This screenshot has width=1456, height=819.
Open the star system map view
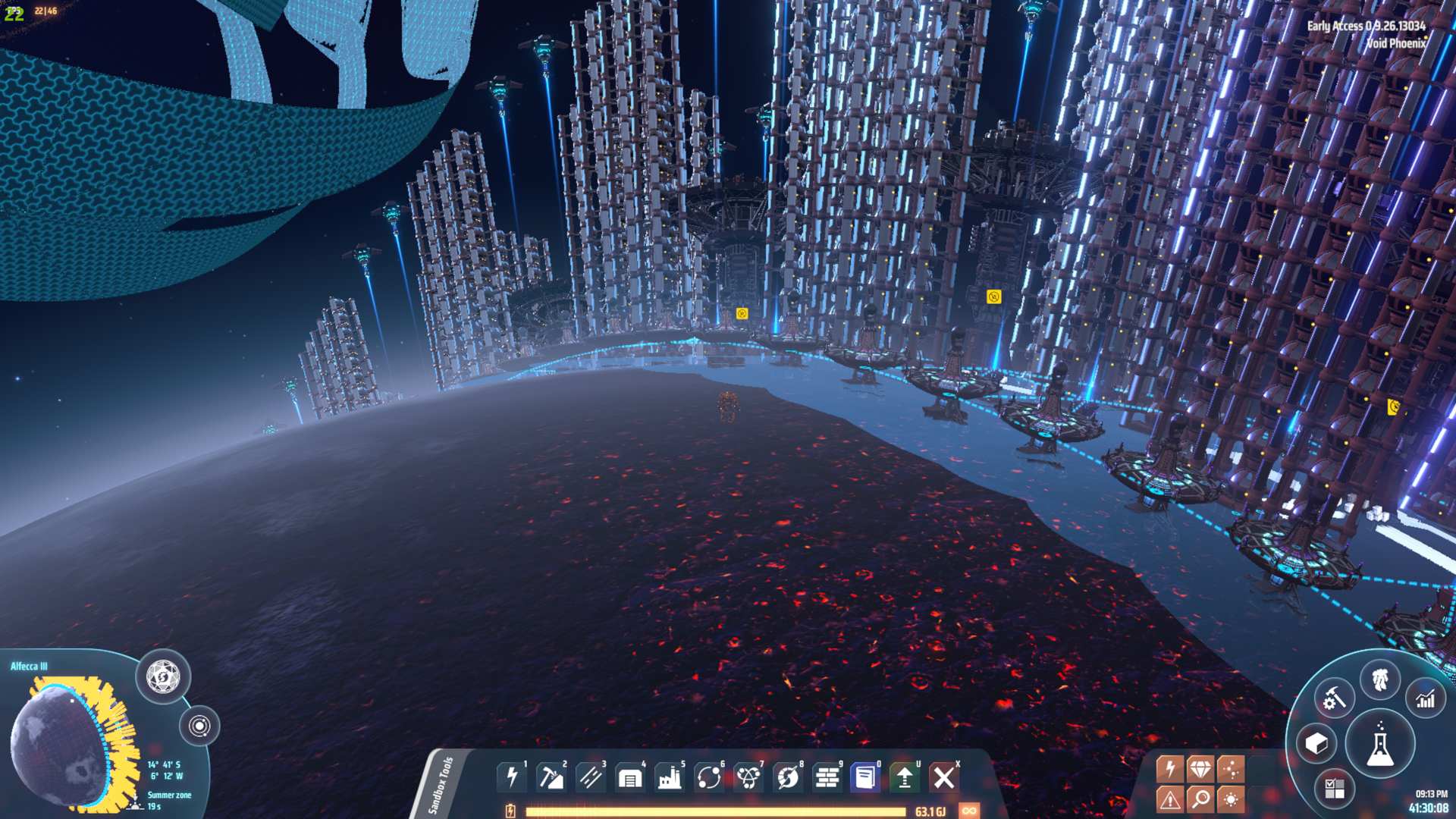point(199,726)
